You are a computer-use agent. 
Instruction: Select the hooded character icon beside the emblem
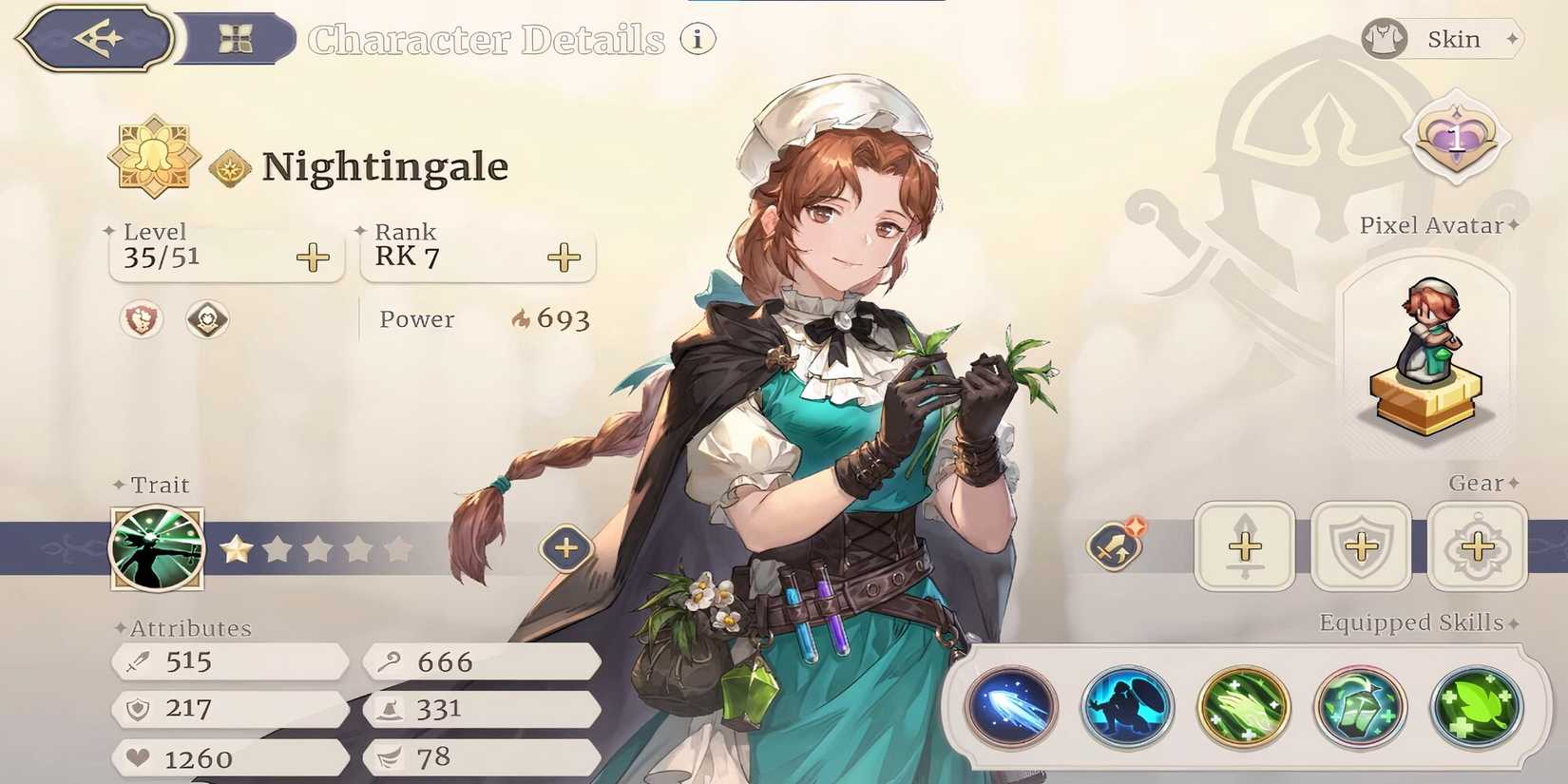click(x=207, y=320)
